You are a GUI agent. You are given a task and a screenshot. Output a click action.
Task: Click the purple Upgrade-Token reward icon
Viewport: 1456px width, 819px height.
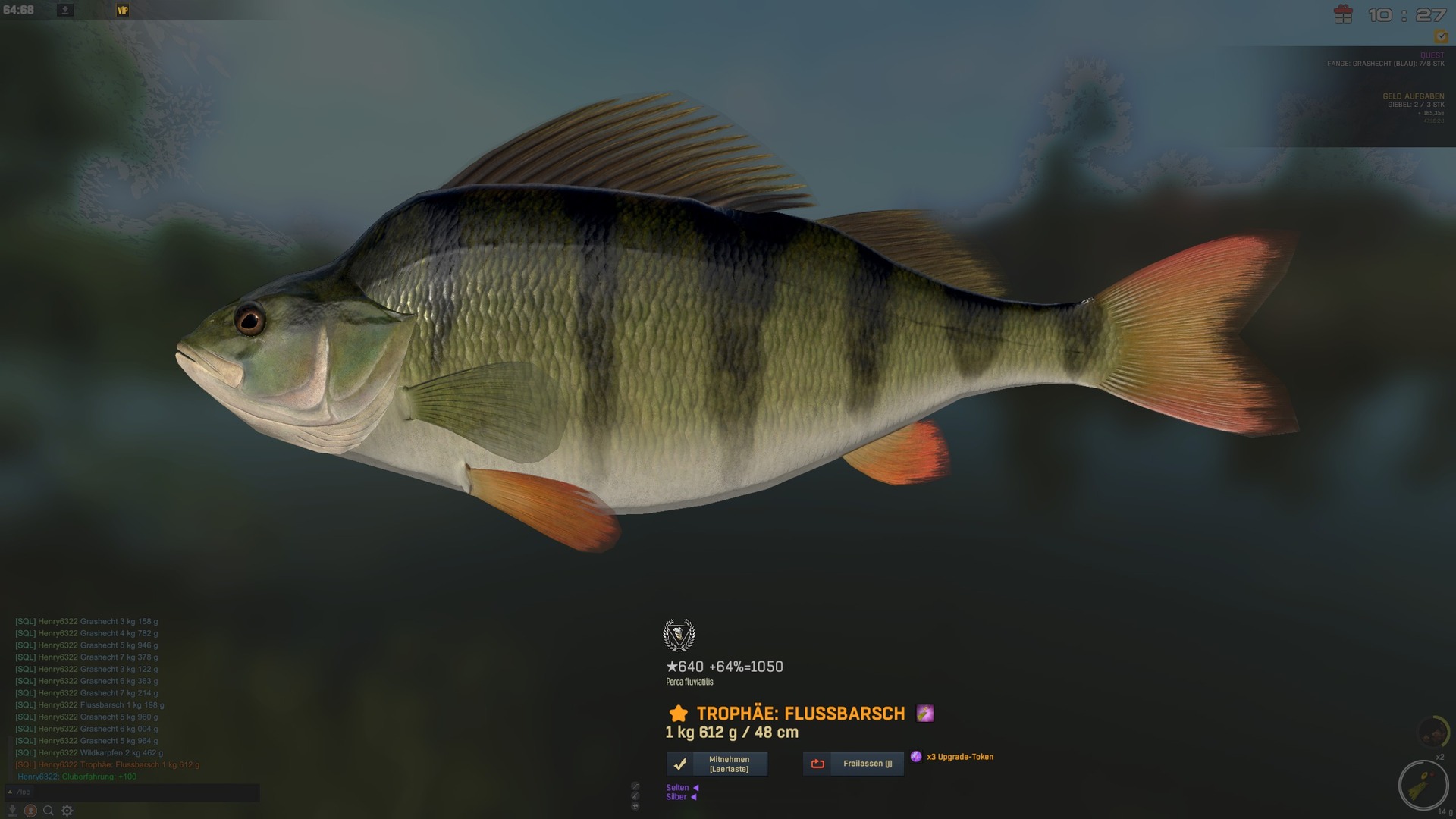[916, 757]
